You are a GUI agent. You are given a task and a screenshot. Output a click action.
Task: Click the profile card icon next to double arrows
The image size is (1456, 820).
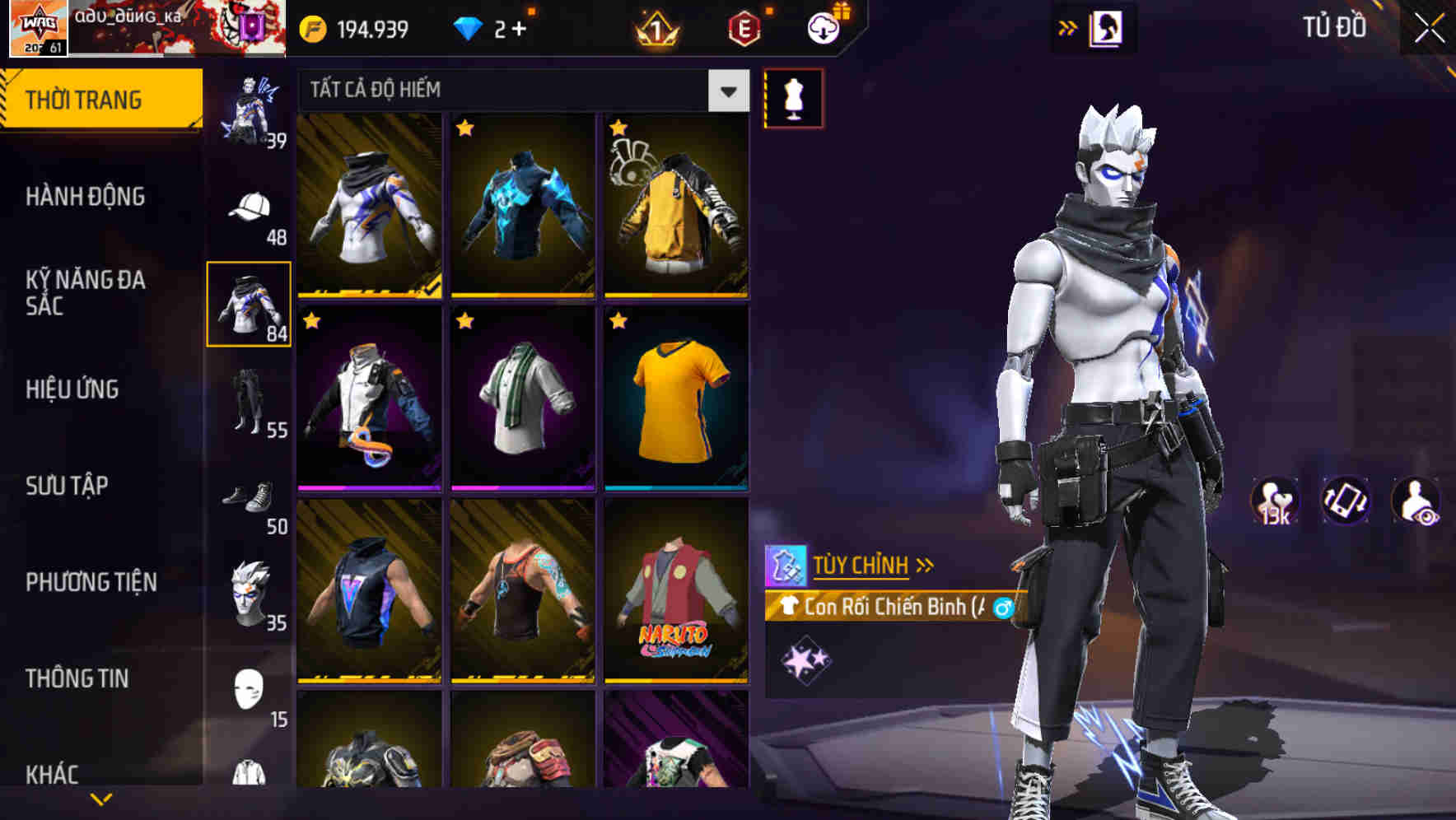pyautogui.click(x=1106, y=26)
